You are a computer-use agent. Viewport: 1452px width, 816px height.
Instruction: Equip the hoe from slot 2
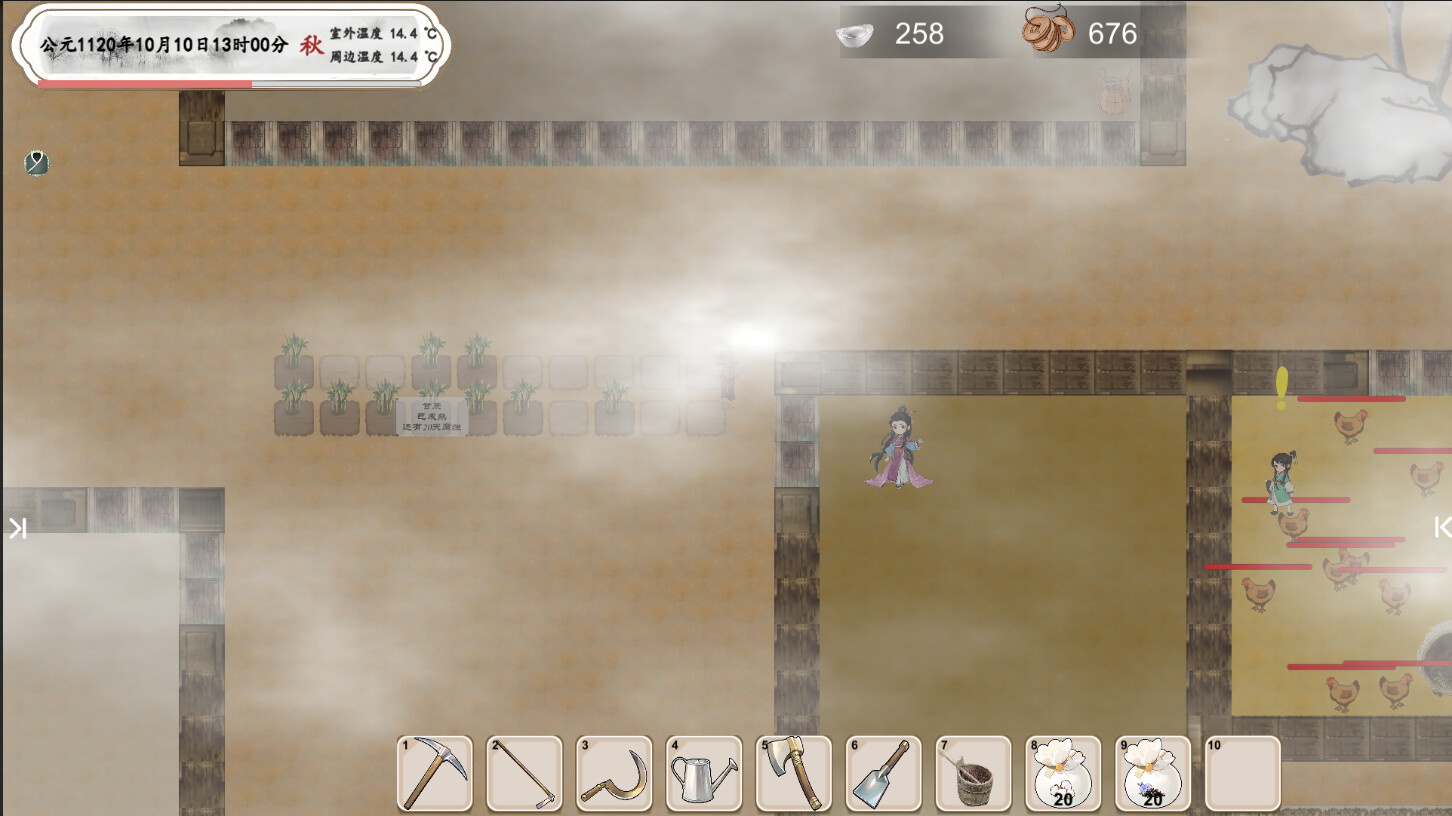[524, 773]
